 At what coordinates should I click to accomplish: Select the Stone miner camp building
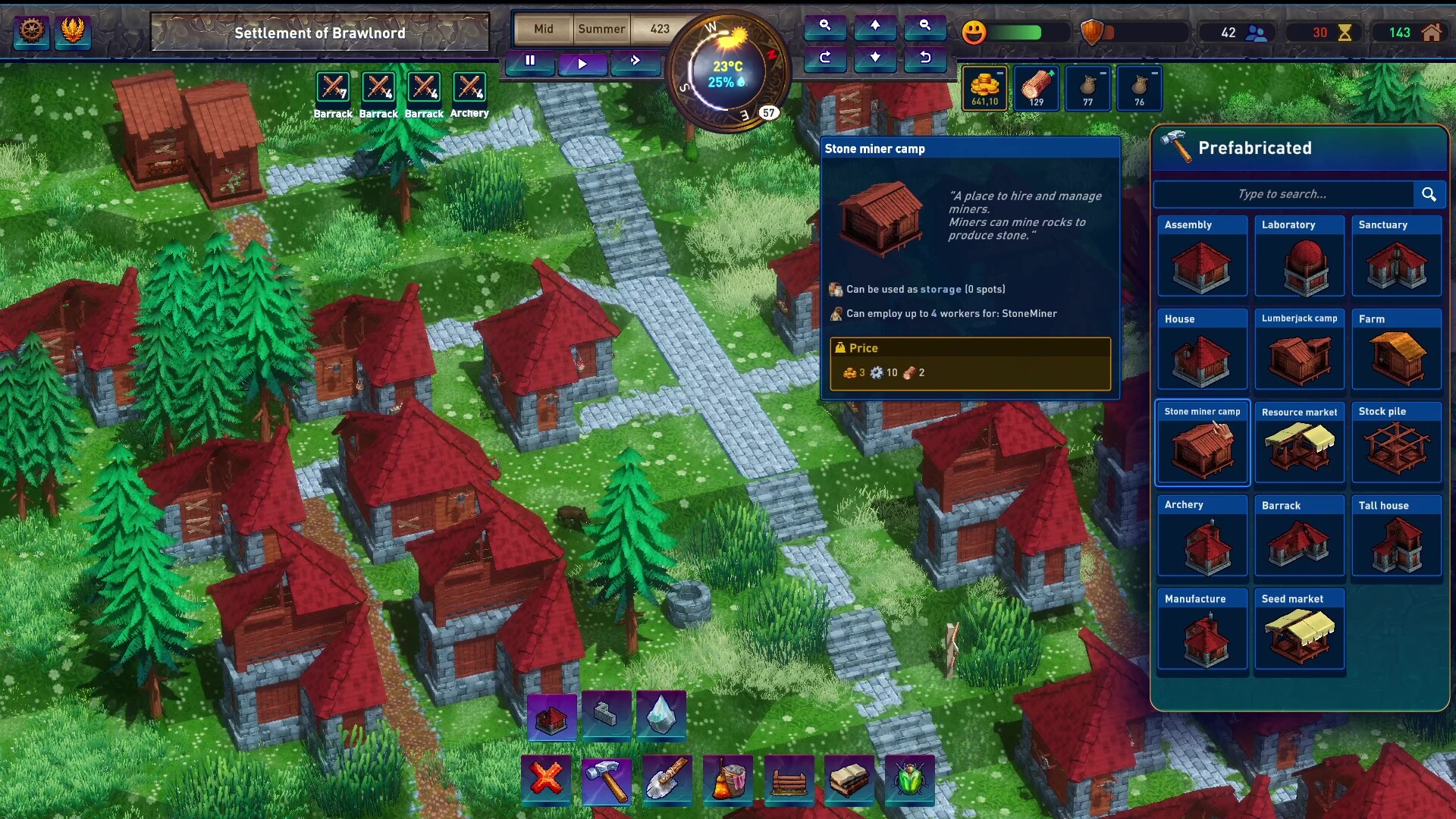tap(1203, 444)
